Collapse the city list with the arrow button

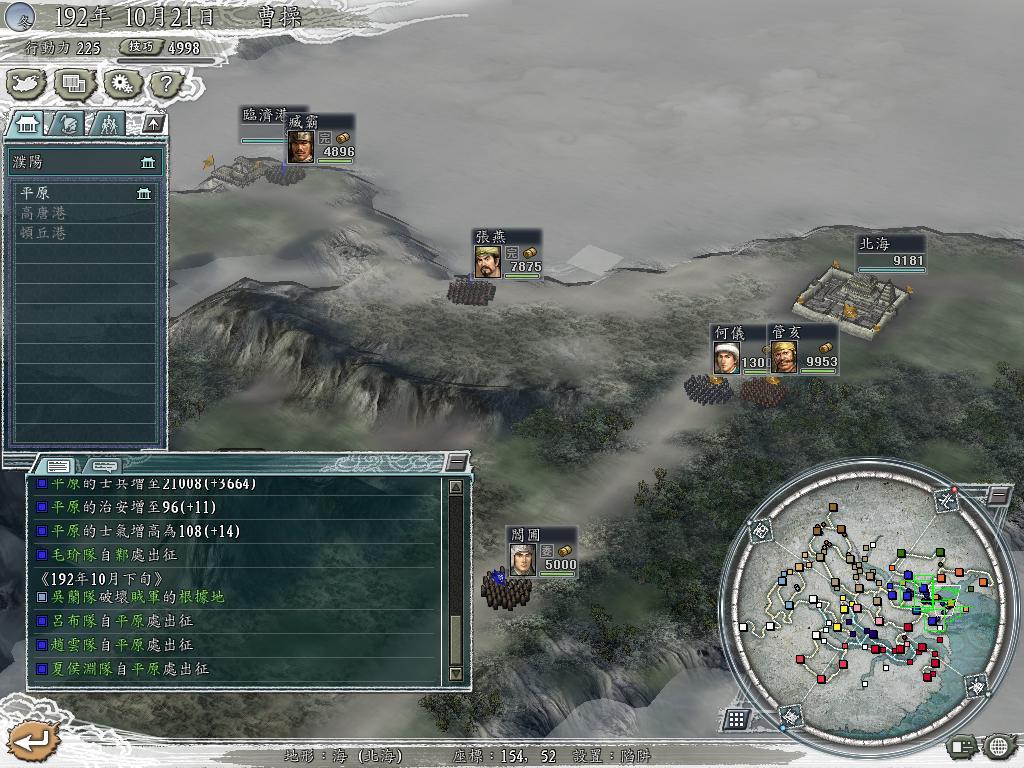[x=153, y=123]
